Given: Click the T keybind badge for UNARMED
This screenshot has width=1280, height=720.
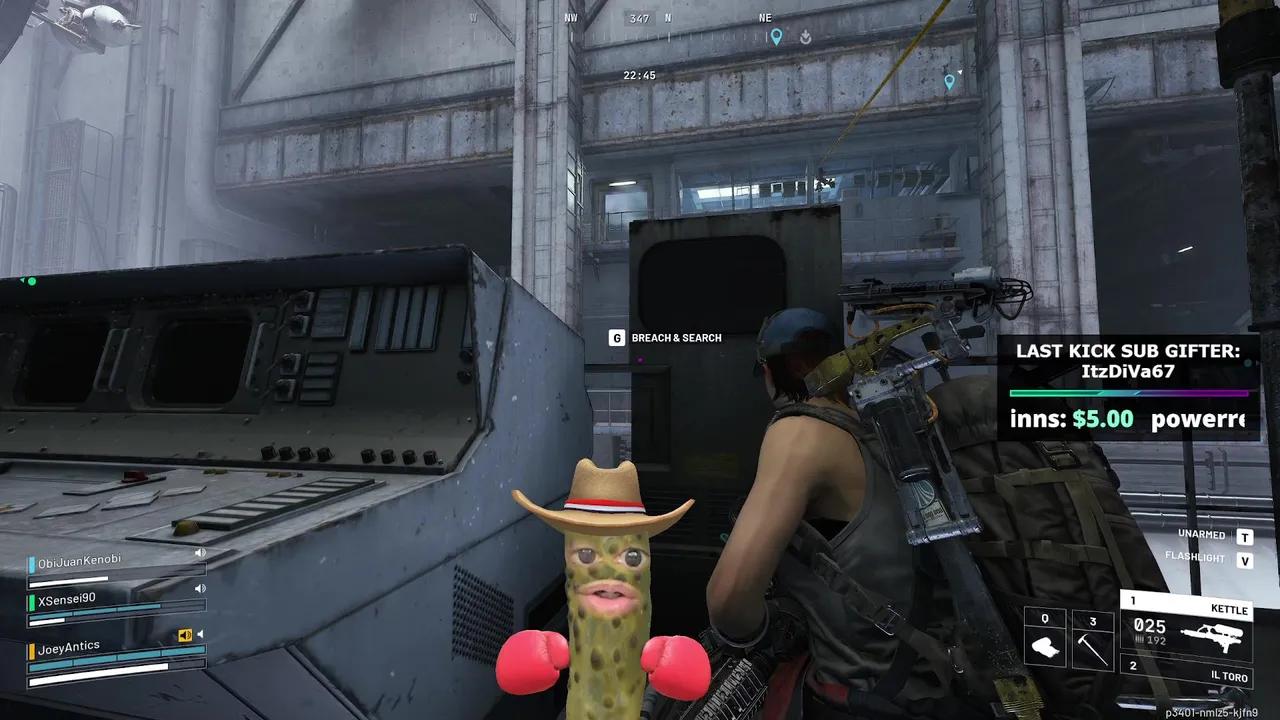Looking at the screenshot, I should click(1244, 537).
